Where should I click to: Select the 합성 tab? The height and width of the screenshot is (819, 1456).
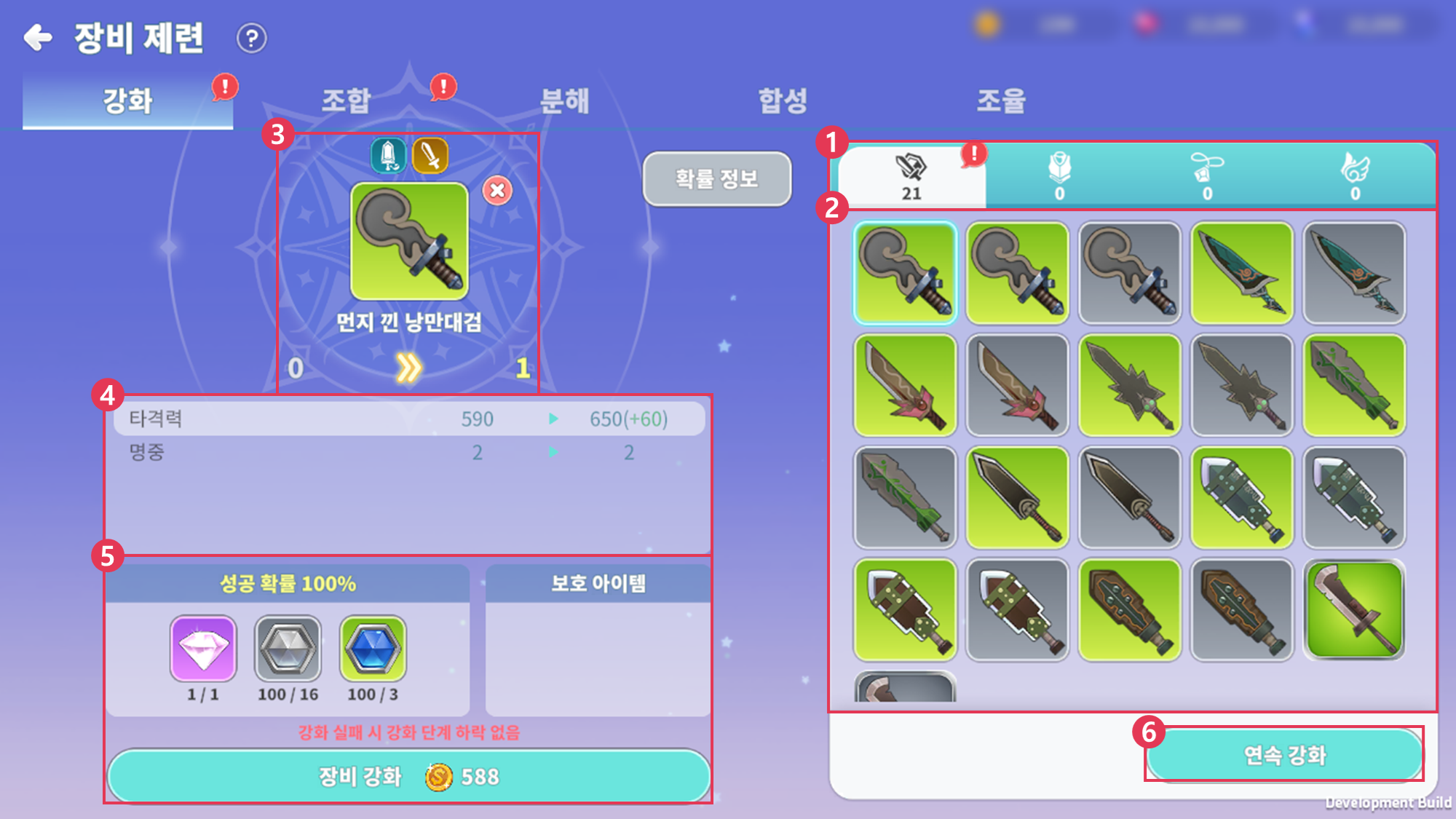(783, 100)
